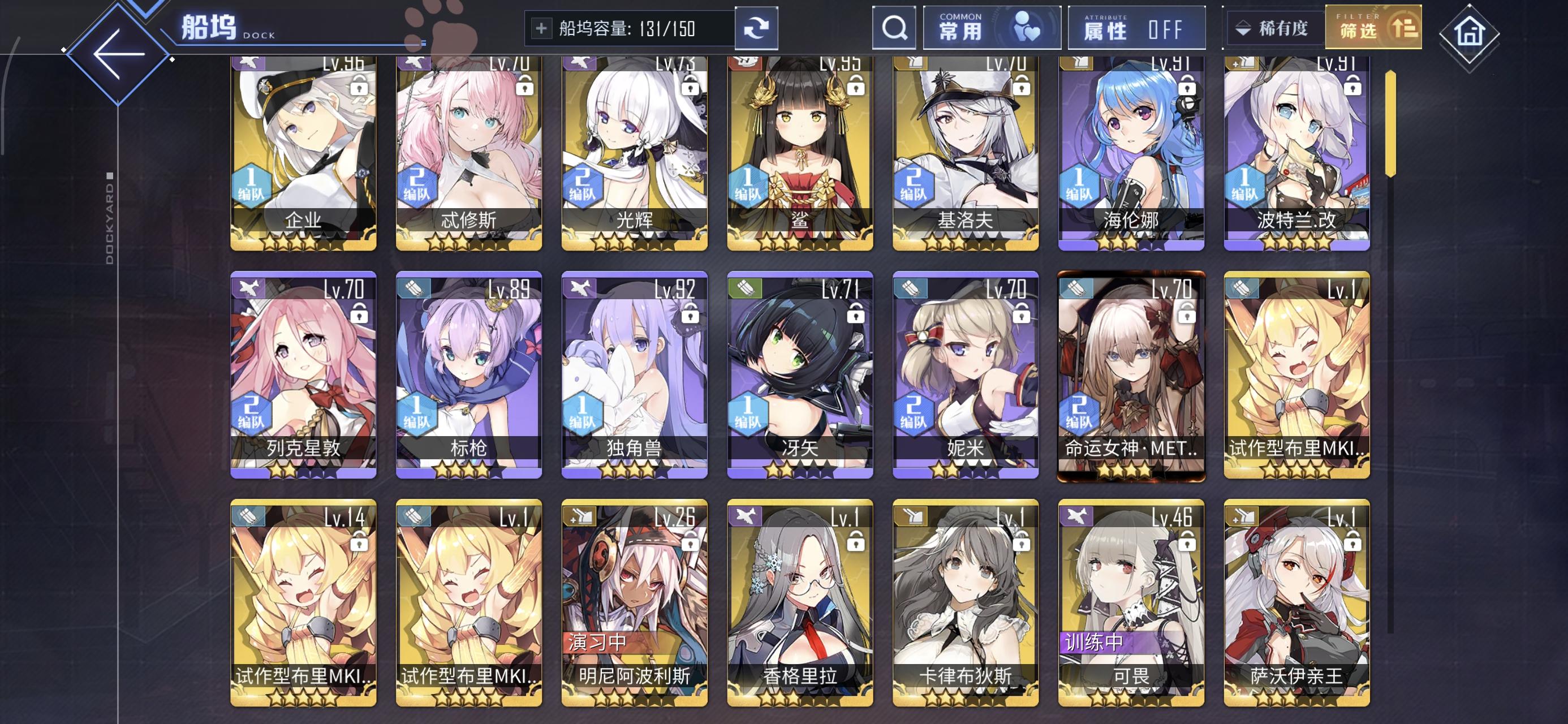Click the heart favorites icon next to 常用
The width and height of the screenshot is (1568, 724).
point(1029,27)
